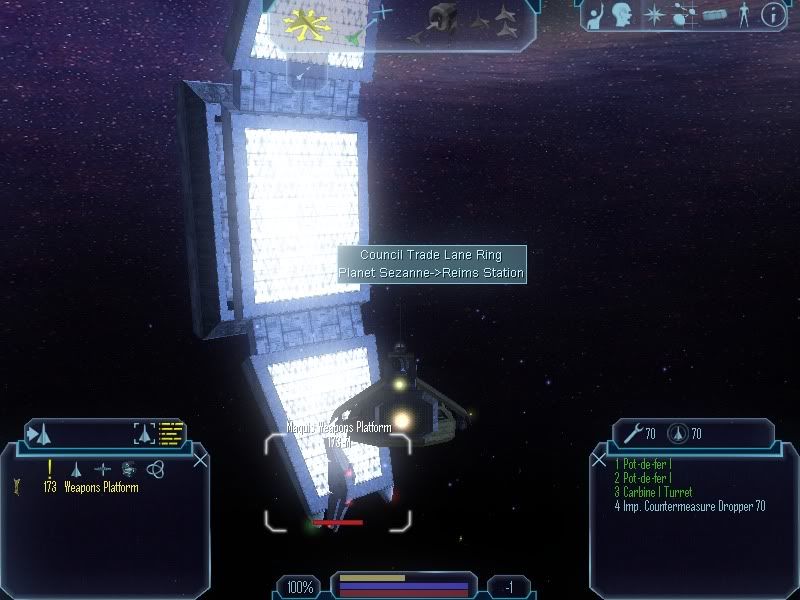The height and width of the screenshot is (600, 800).
Task: Open the circled 'i' information icon
Action: click(772, 15)
